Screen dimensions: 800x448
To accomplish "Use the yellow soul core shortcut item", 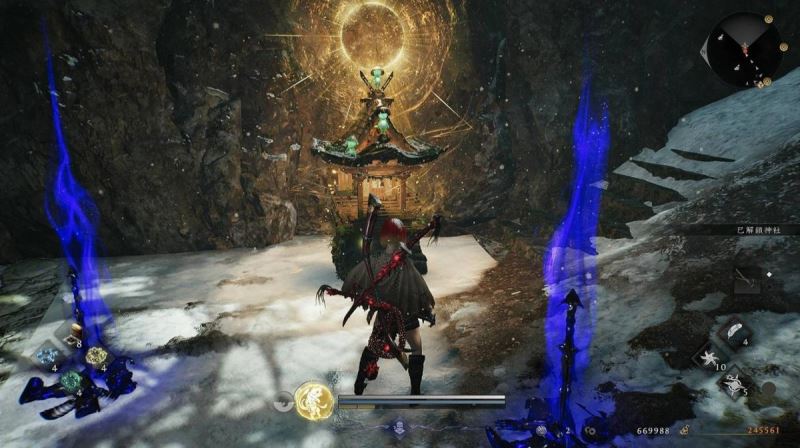I will click(x=95, y=356).
